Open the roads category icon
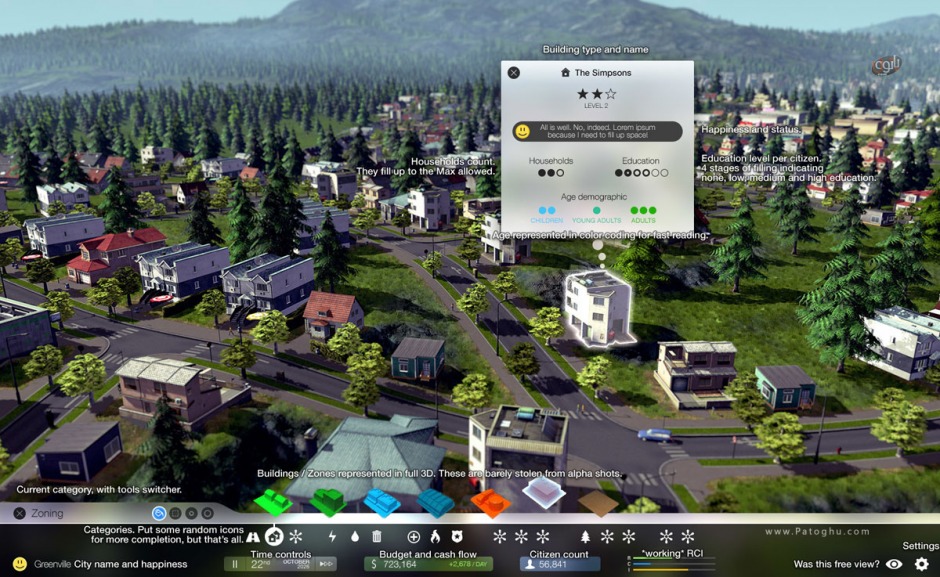 point(252,537)
